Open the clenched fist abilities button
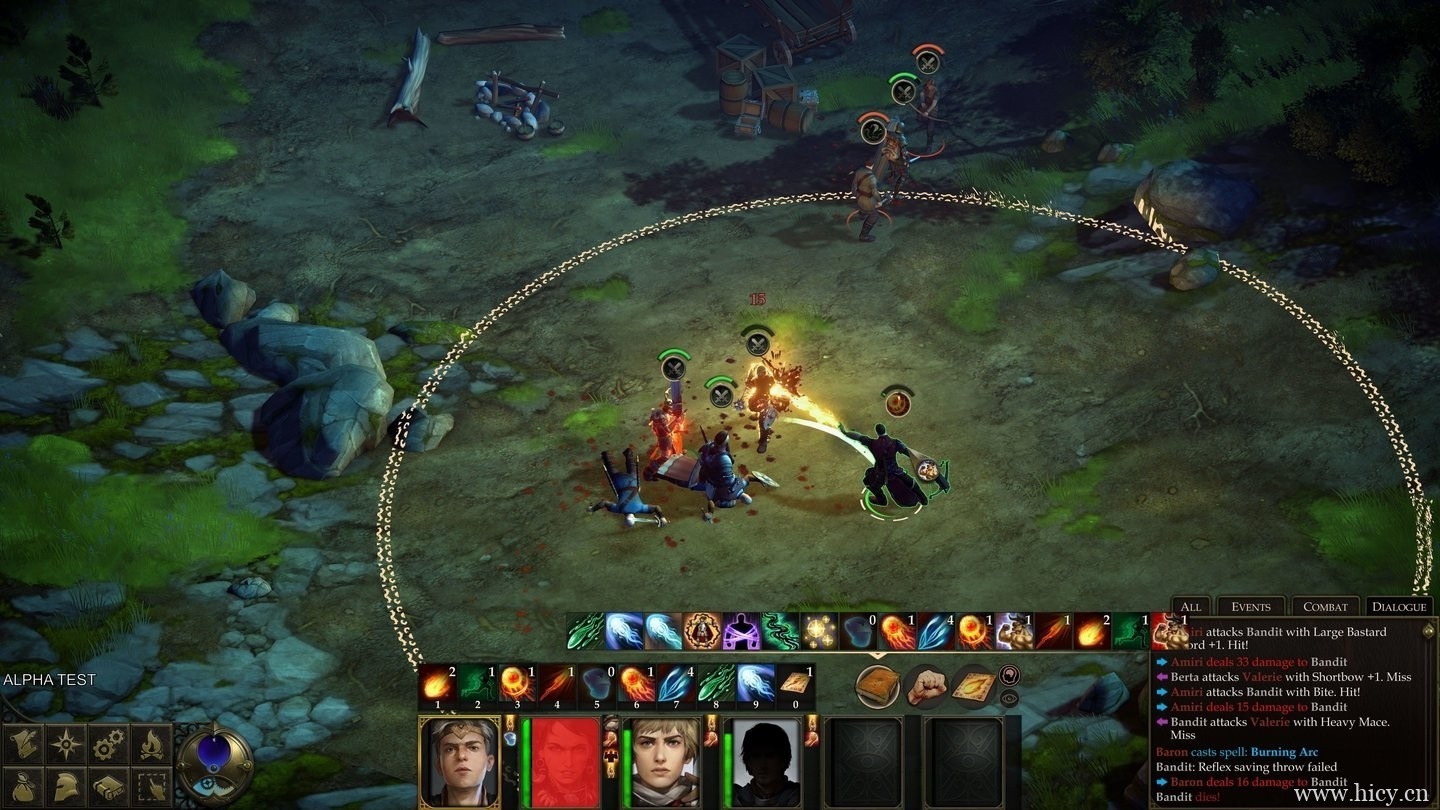Viewport: 1440px width, 810px height. 927,687
